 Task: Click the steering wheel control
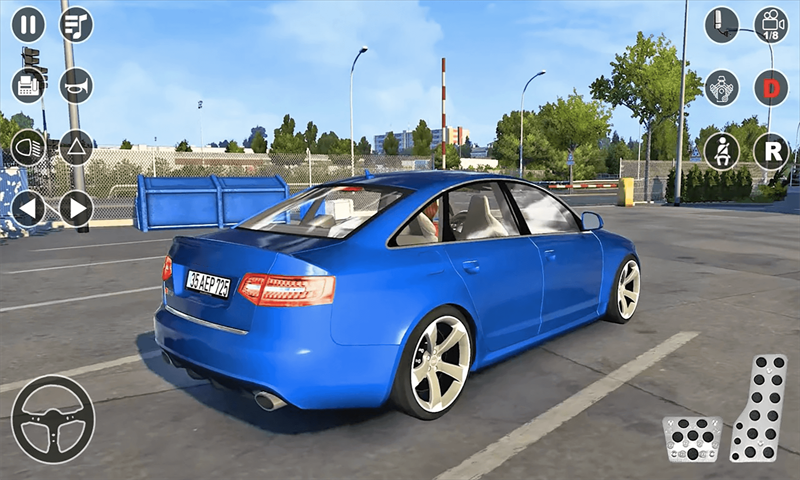point(52,419)
